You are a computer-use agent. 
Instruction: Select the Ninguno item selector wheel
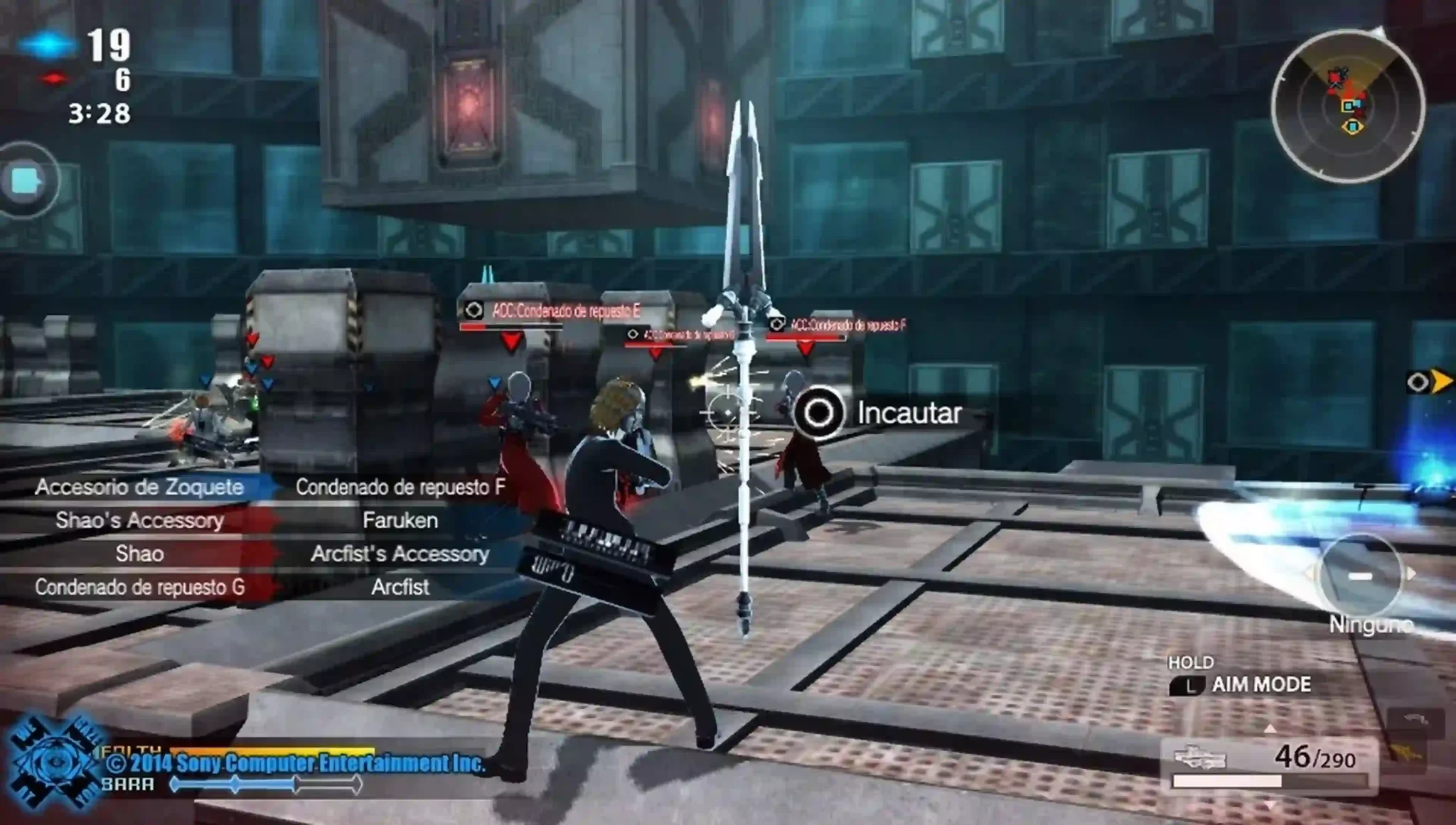(1359, 576)
